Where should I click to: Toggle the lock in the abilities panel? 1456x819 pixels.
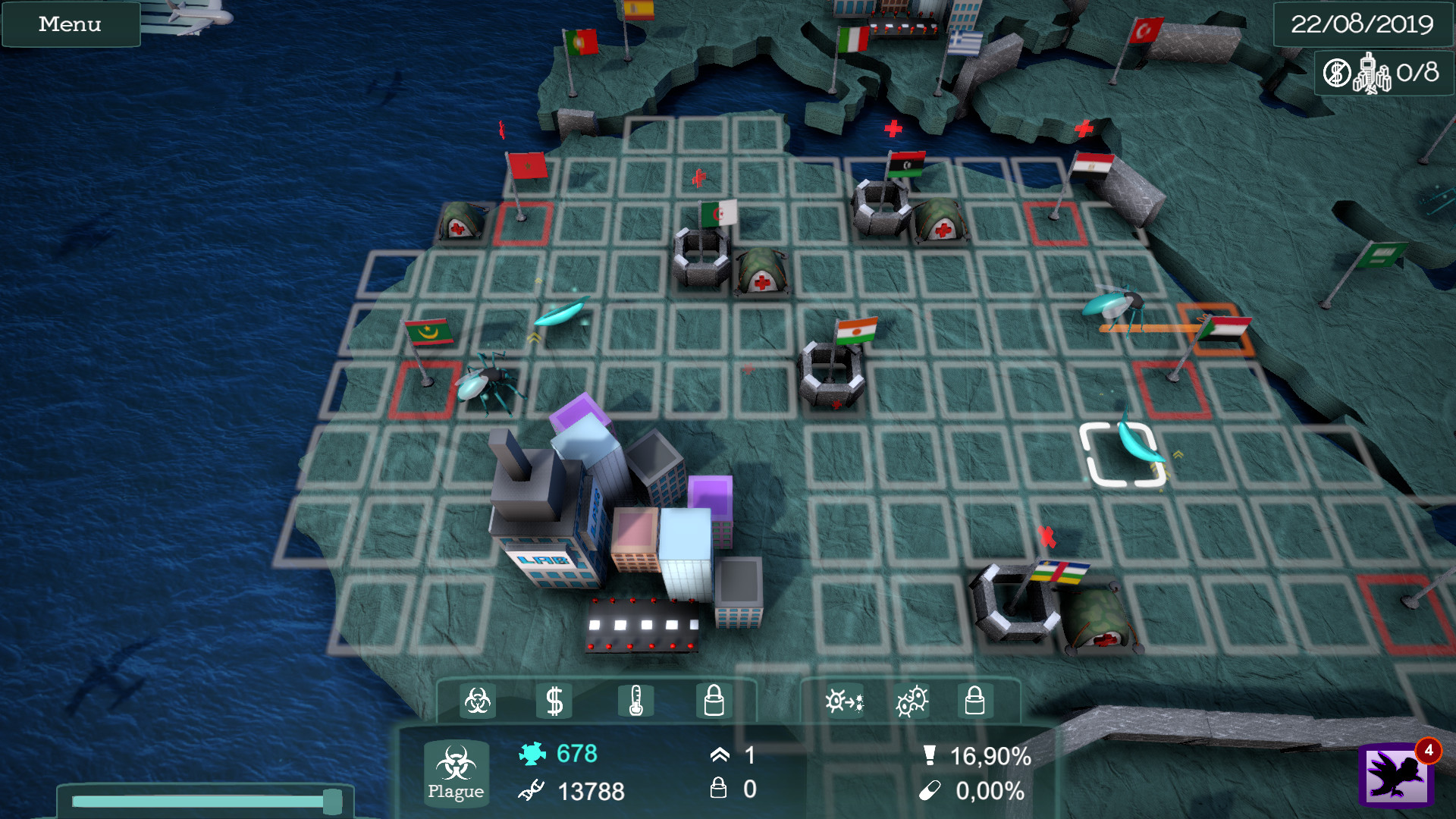976,701
